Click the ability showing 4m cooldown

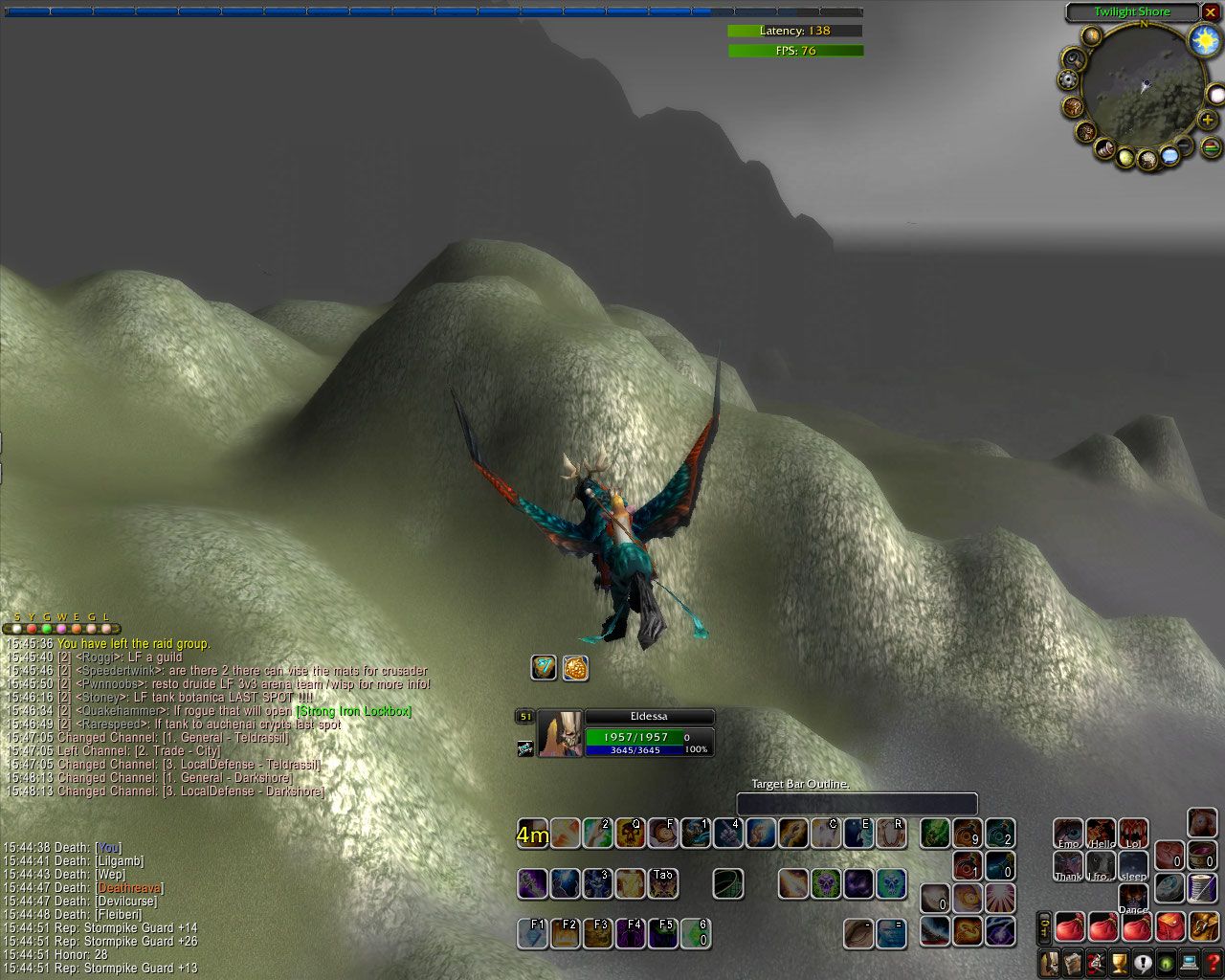[533, 834]
